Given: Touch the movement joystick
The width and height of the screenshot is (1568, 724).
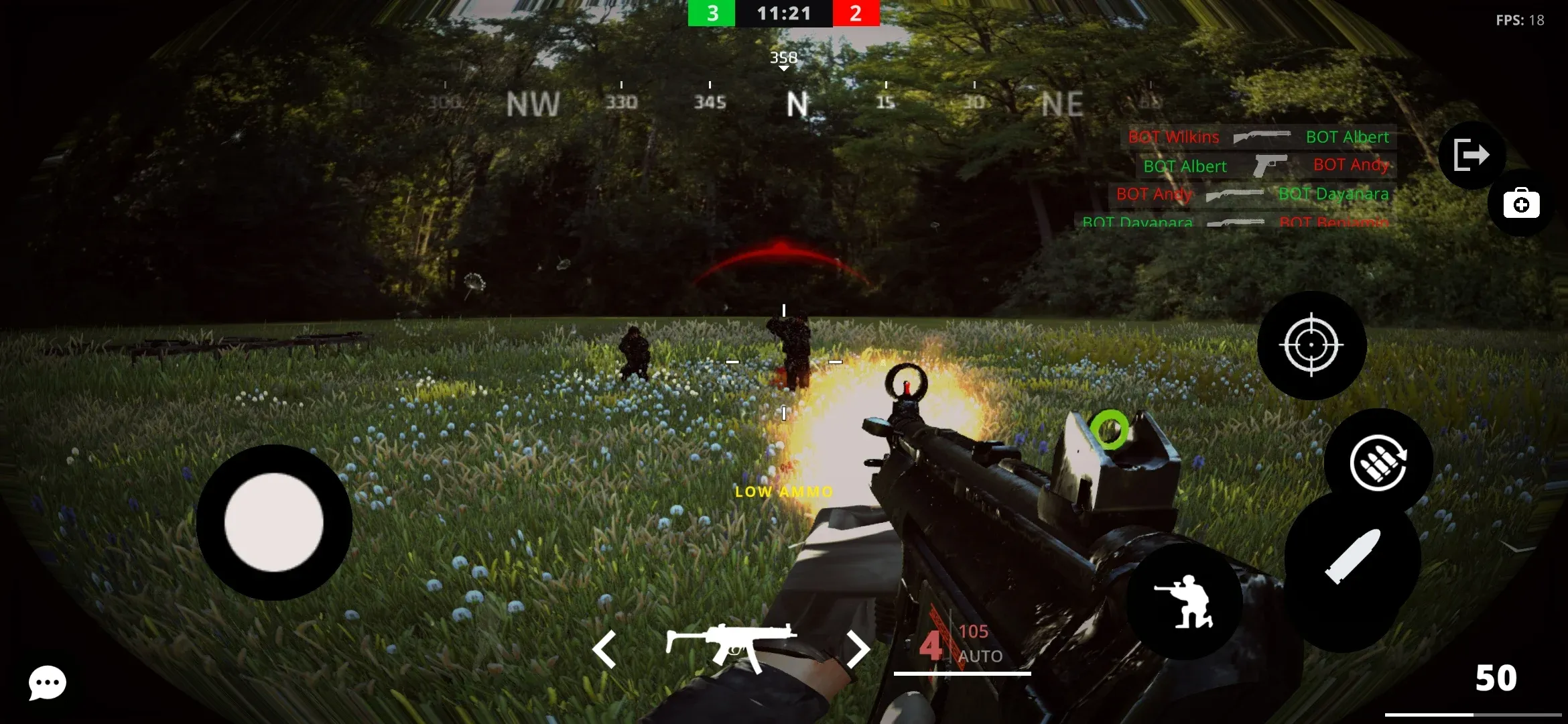Looking at the screenshot, I should coord(274,522).
